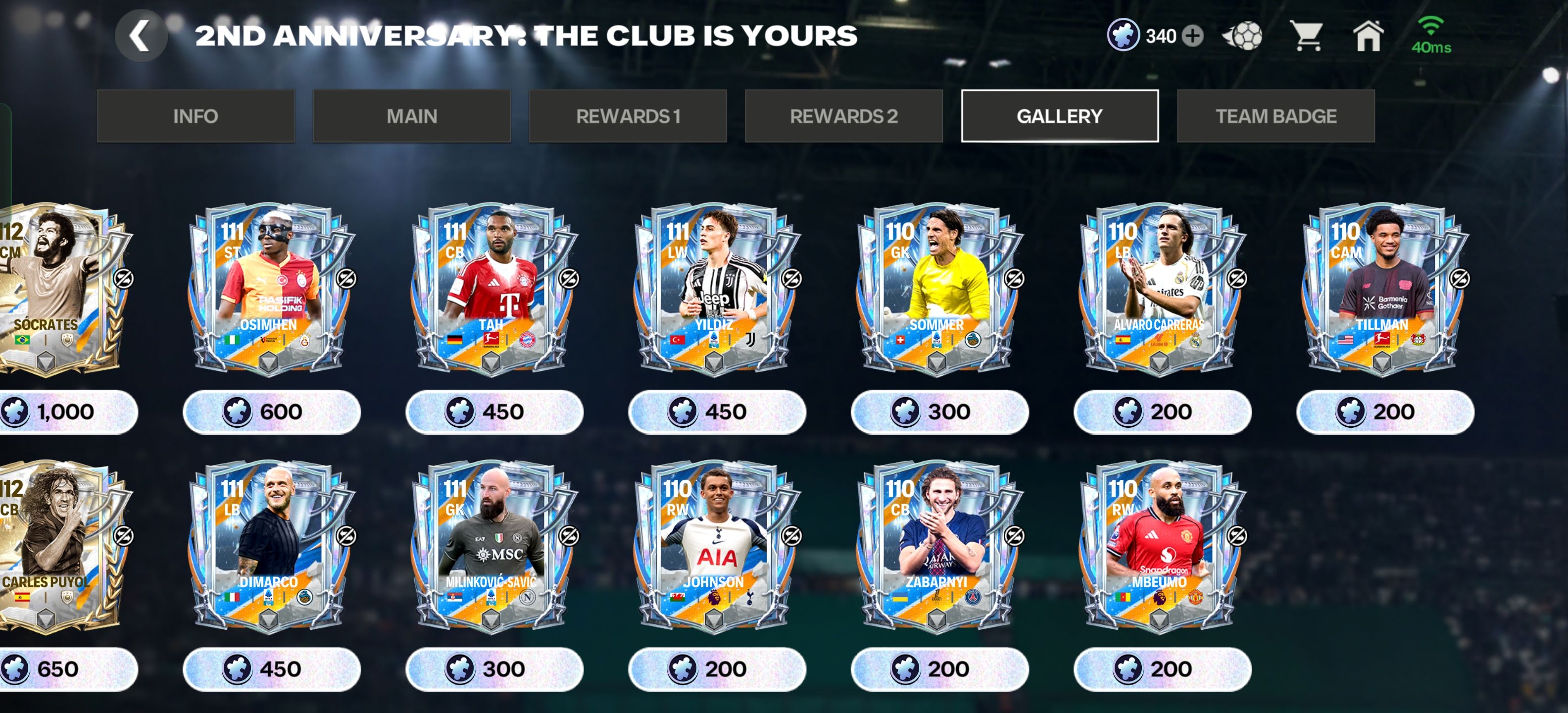Select the REWARDS 2 tab

844,116
